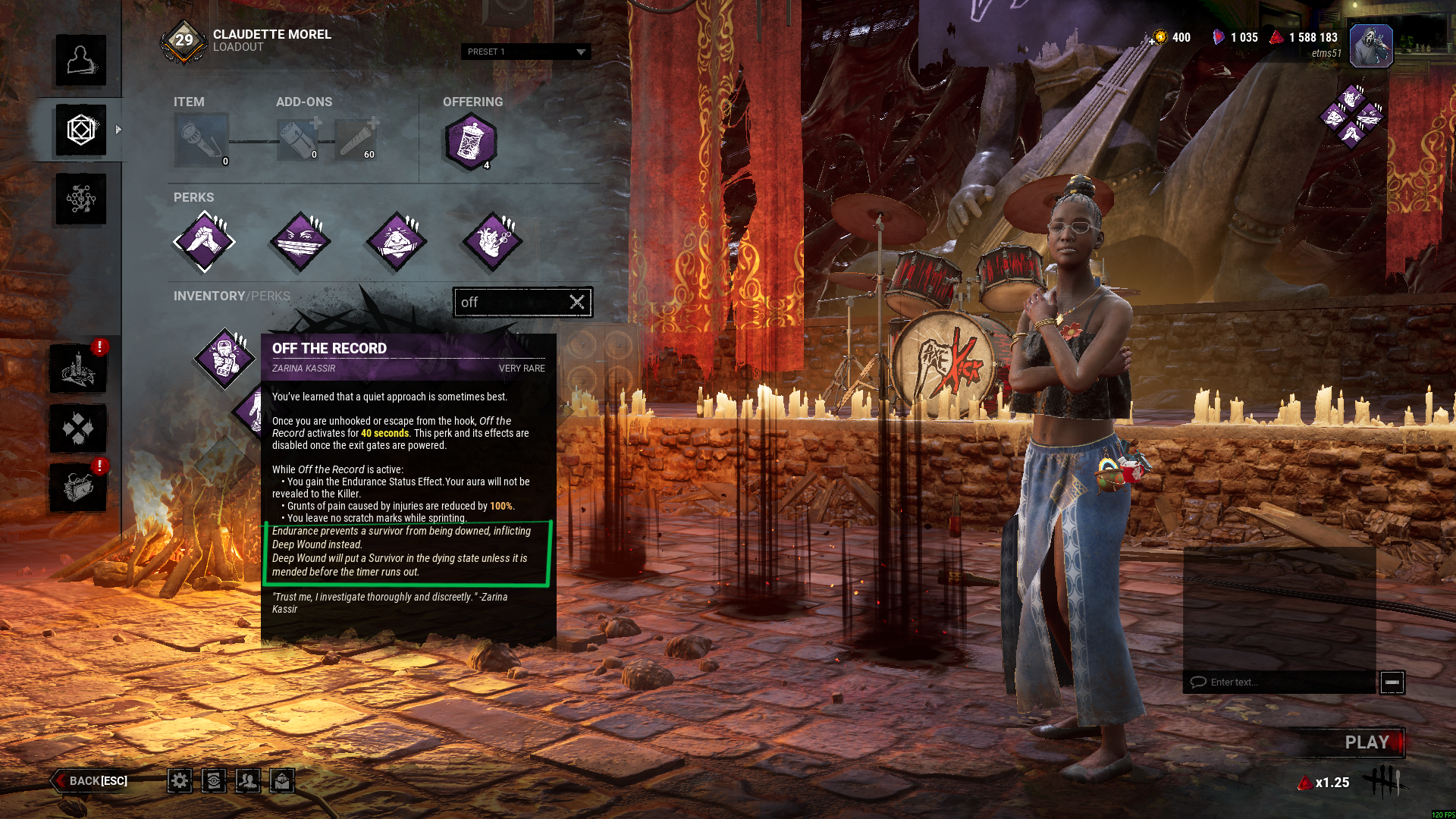Start matchmaking with the PLAY button
1456x819 pixels.
pyautogui.click(x=1367, y=742)
